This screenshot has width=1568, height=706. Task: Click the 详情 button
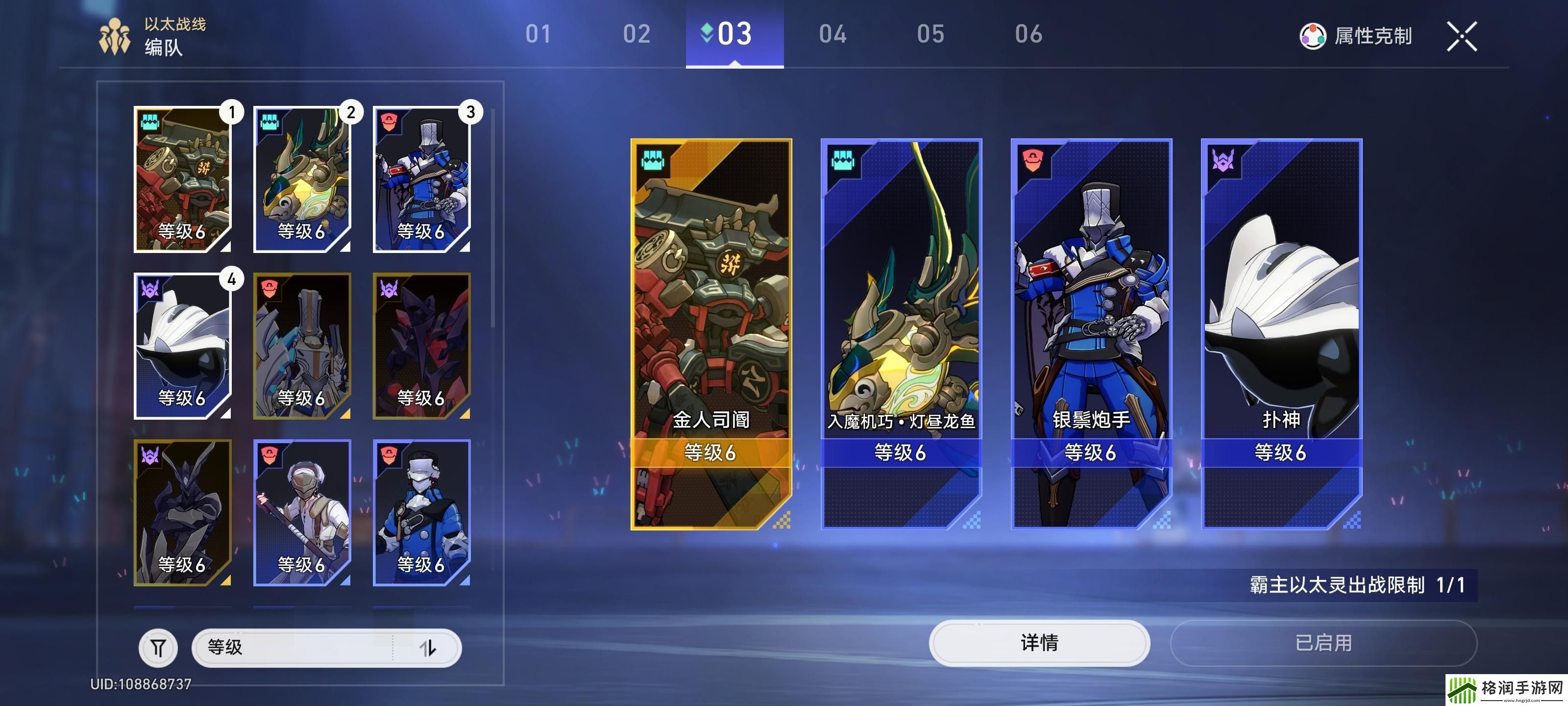click(1039, 644)
